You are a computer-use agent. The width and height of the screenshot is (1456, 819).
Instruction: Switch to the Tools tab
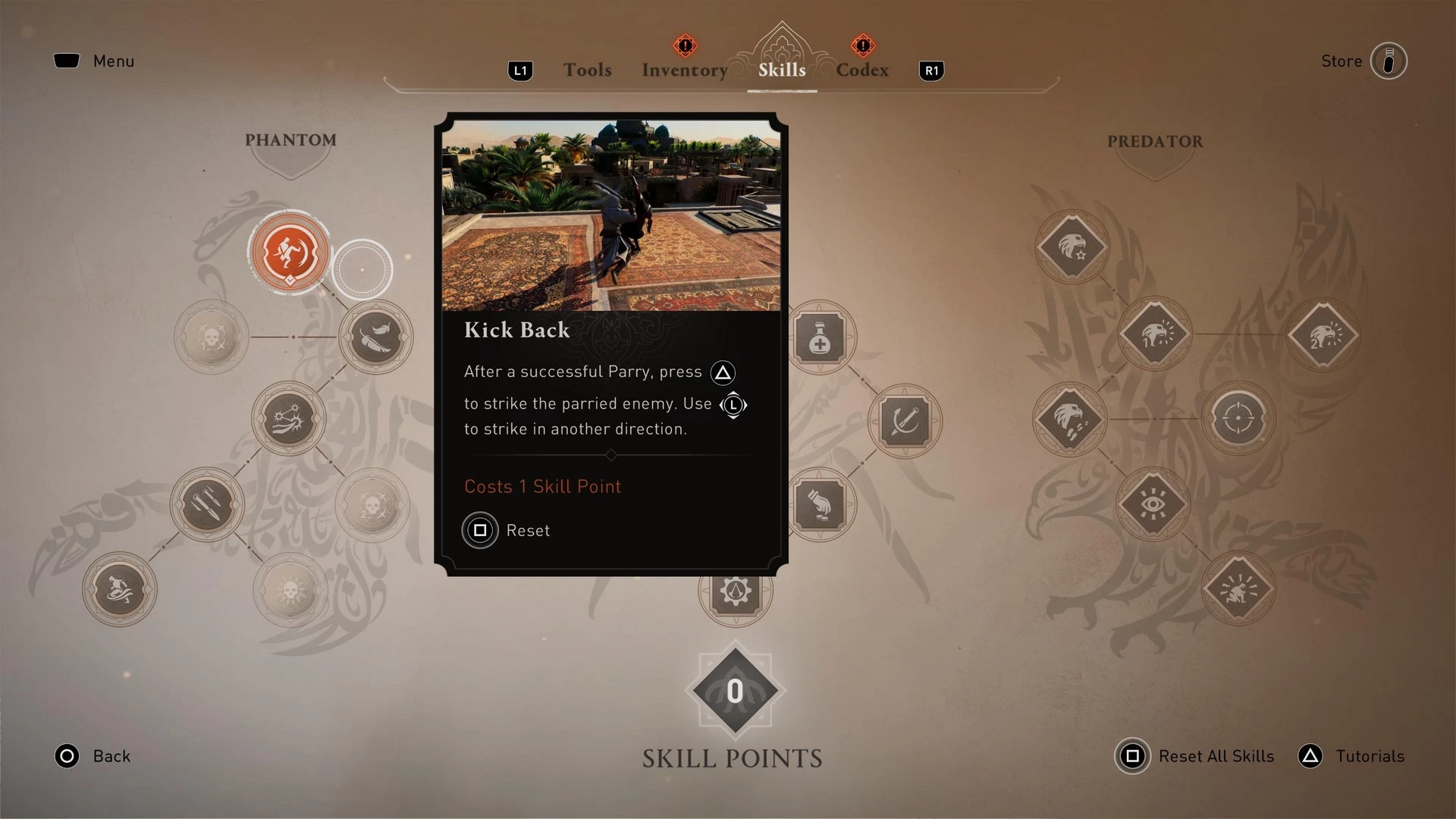587,70
